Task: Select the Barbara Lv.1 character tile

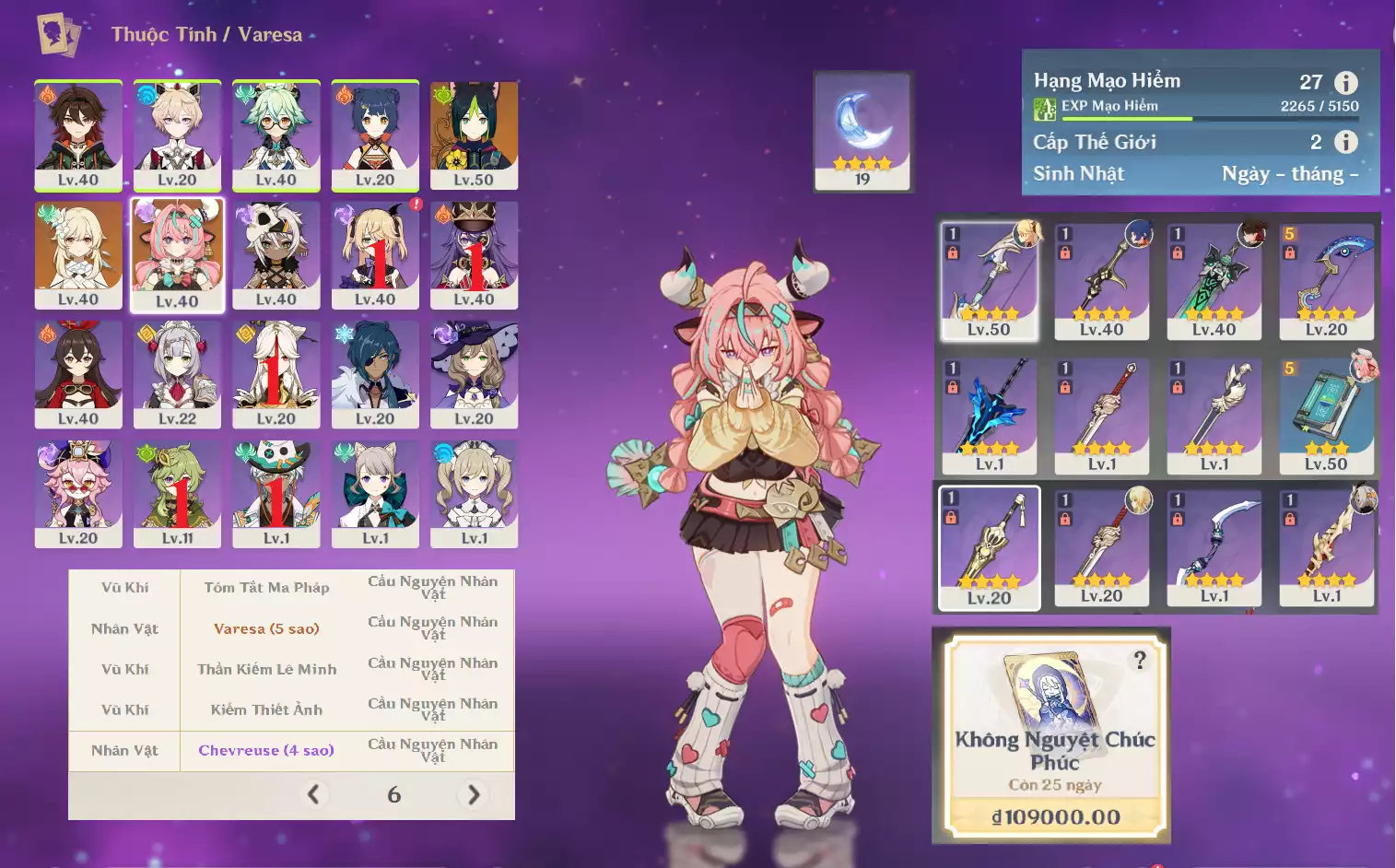Action: pyautogui.click(x=474, y=494)
